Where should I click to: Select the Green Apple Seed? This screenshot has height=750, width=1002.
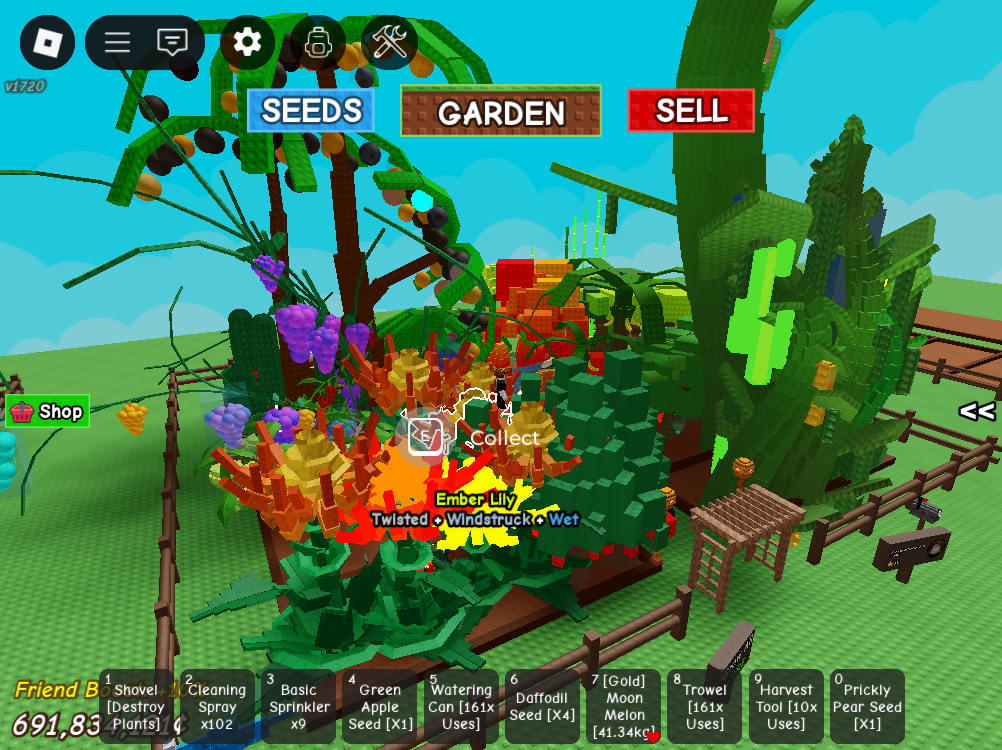[x=380, y=707]
